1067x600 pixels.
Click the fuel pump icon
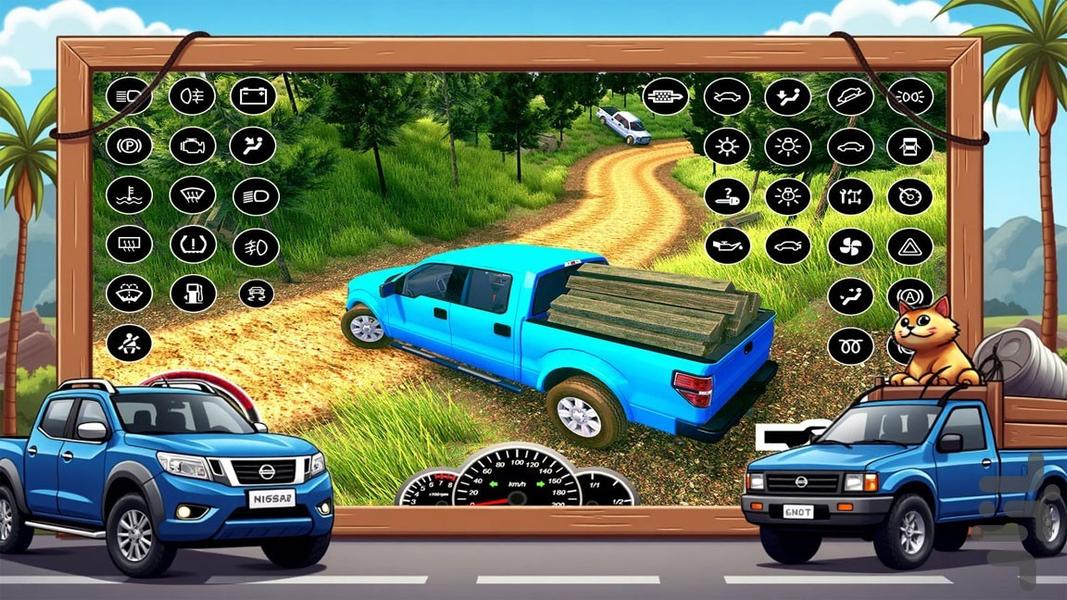[192, 292]
